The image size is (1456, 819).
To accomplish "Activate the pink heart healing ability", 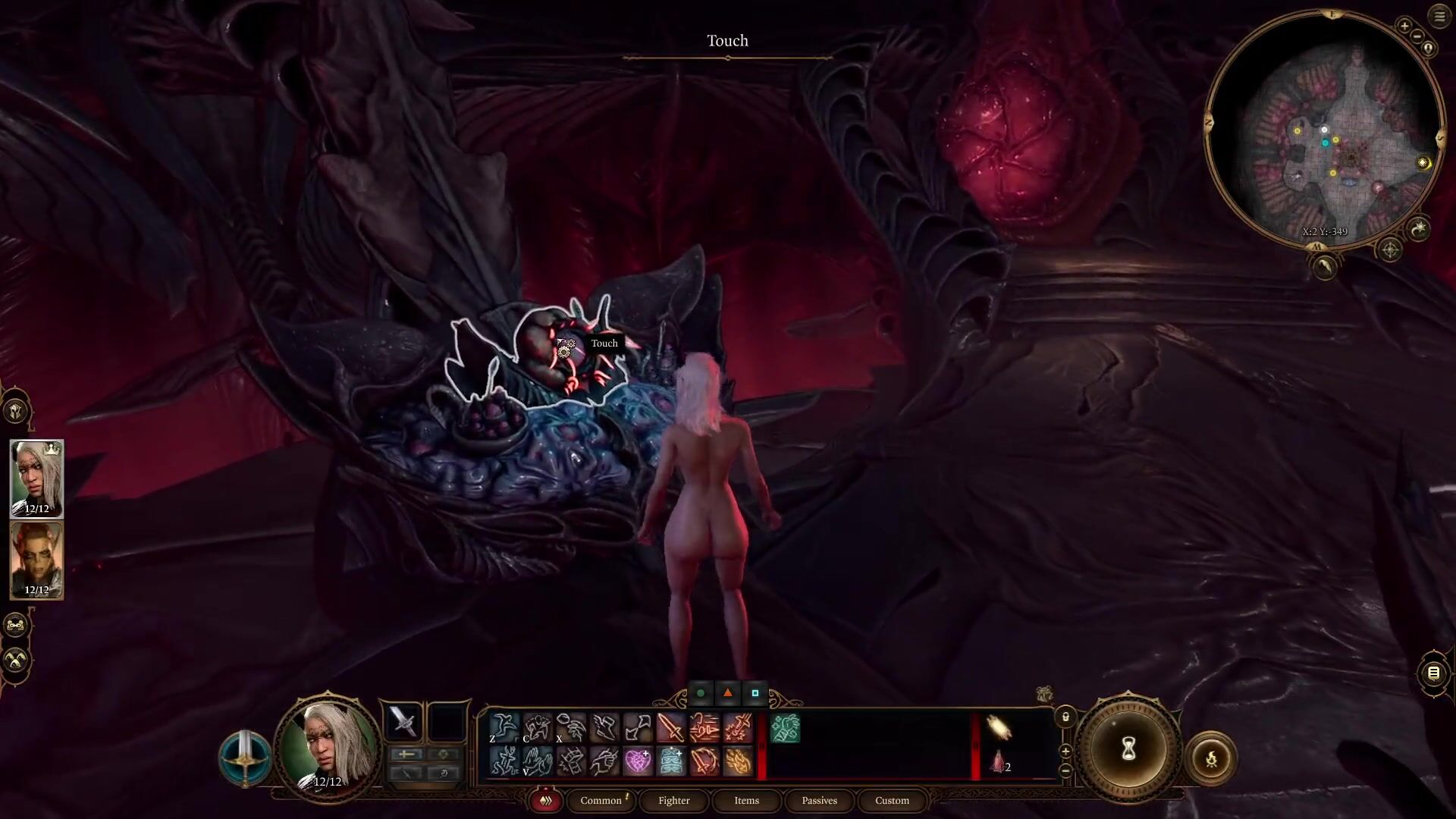I will 638,761.
